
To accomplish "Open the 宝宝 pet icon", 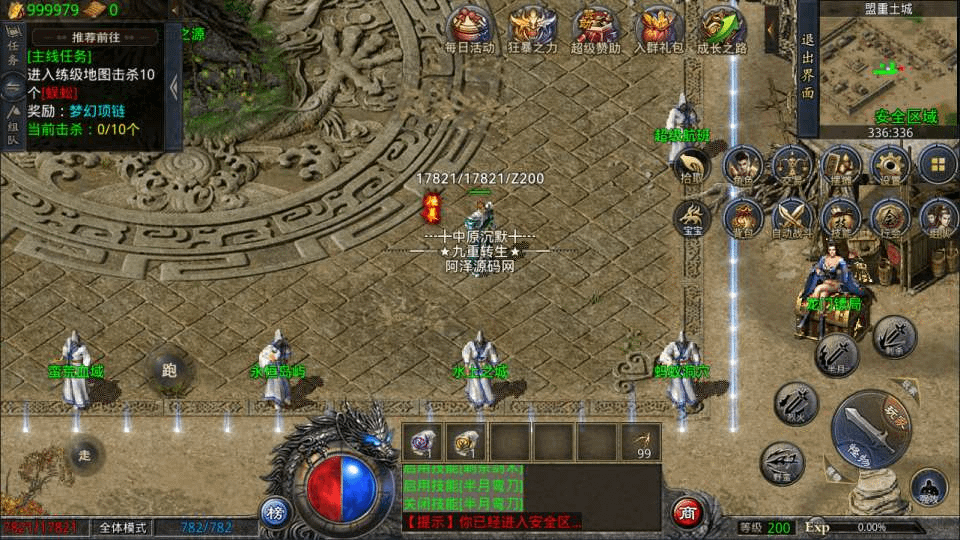I will click(692, 217).
